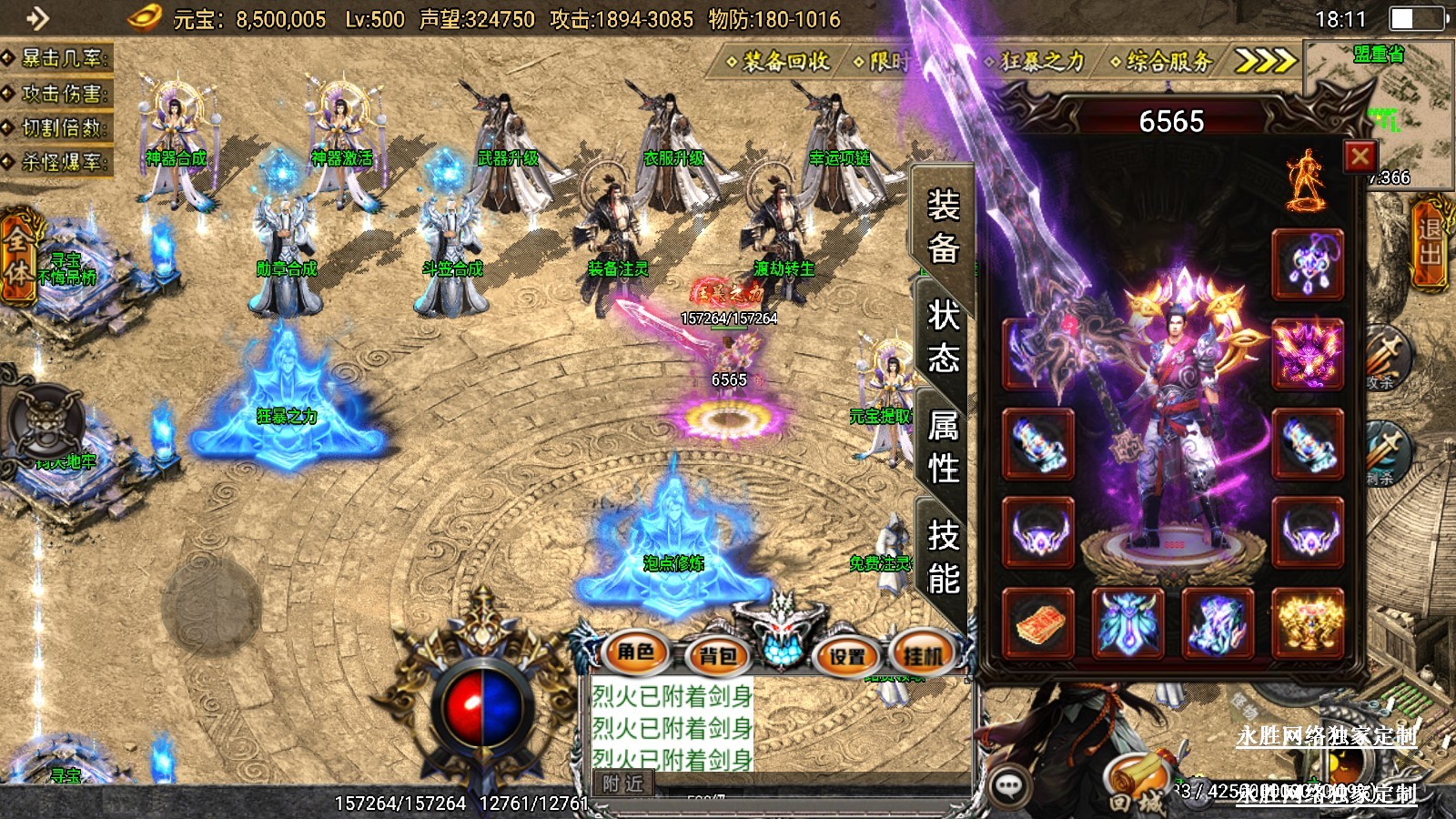The image size is (1456, 819).
Task: Toggle 挂机 auto-battle
Action: click(x=923, y=654)
